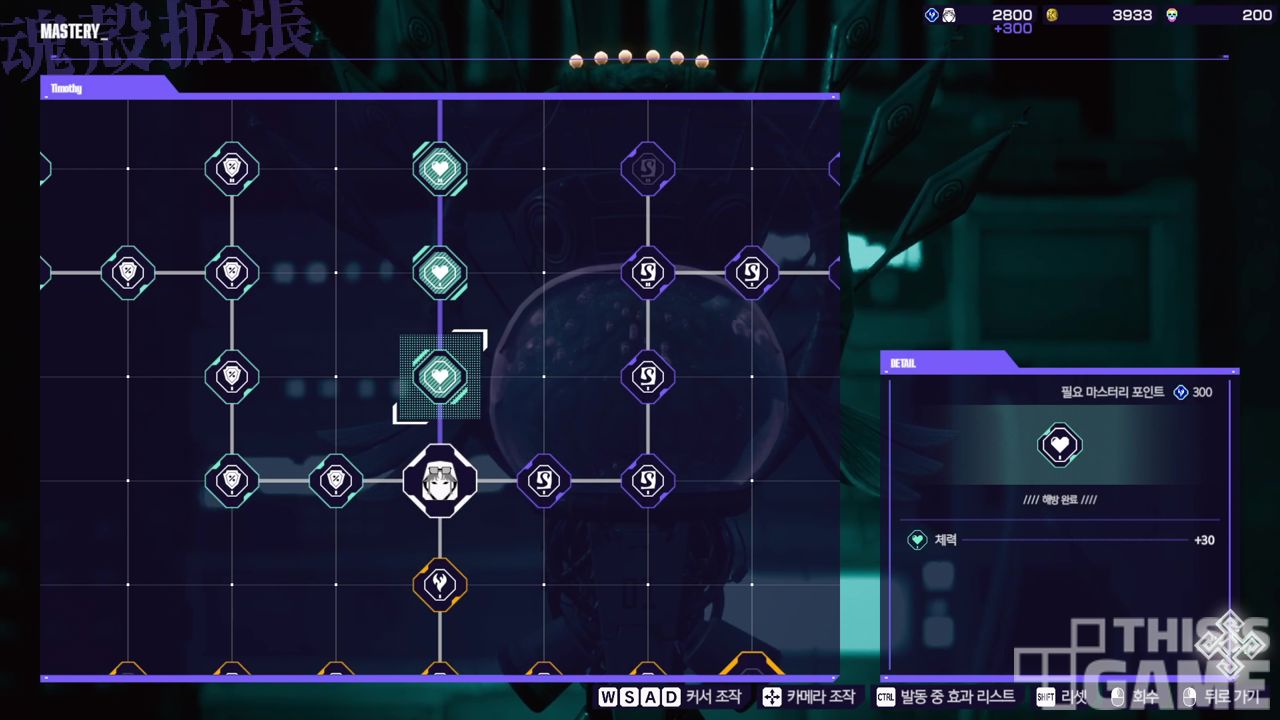Choose the shield node adjacent to the portrait
The height and width of the screenshot is (720, 1280).
336,481
